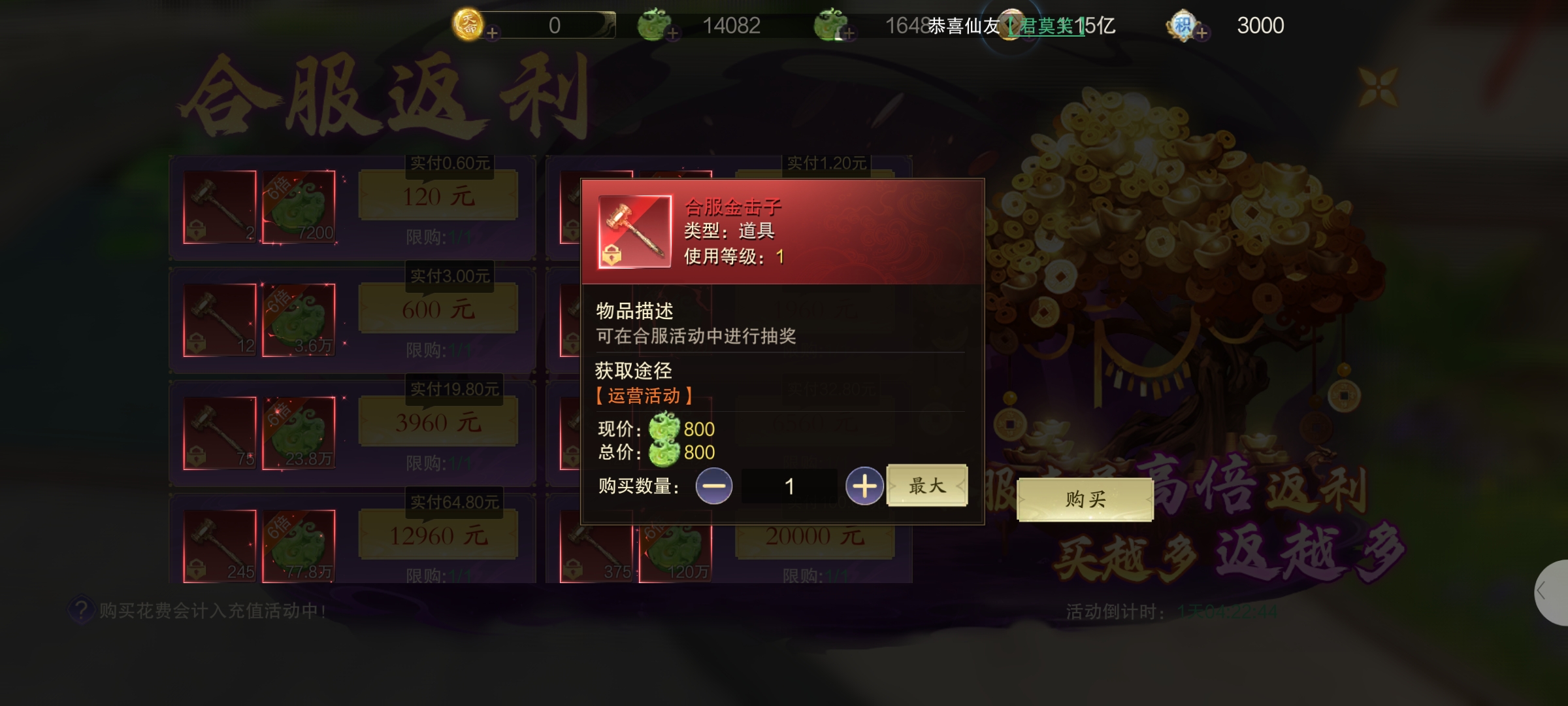1568x706 pixels.
Task: Confirm purchase with the 购买 button
Action: [1085, 500]
